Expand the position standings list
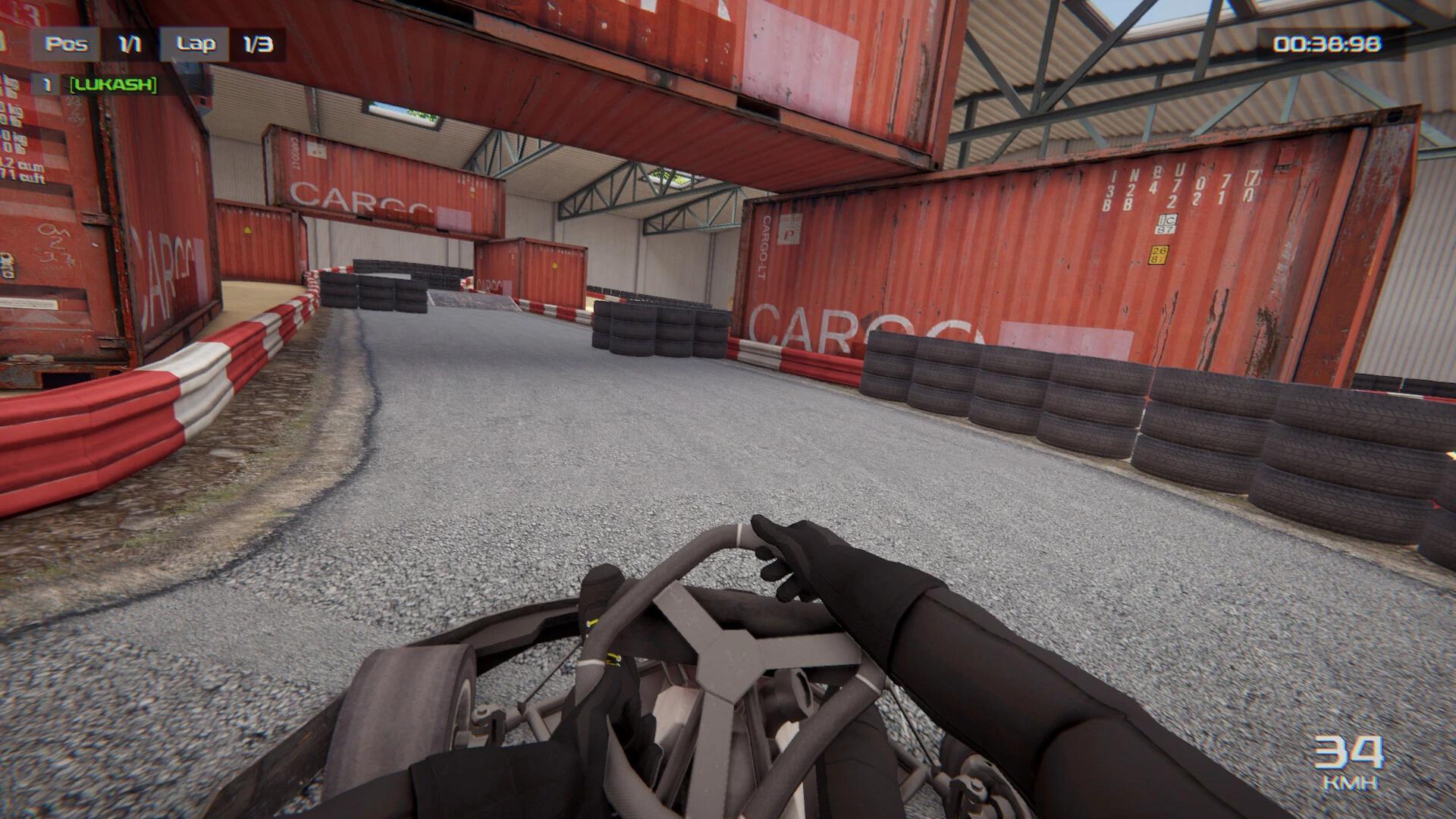 (x=127, y=43)
